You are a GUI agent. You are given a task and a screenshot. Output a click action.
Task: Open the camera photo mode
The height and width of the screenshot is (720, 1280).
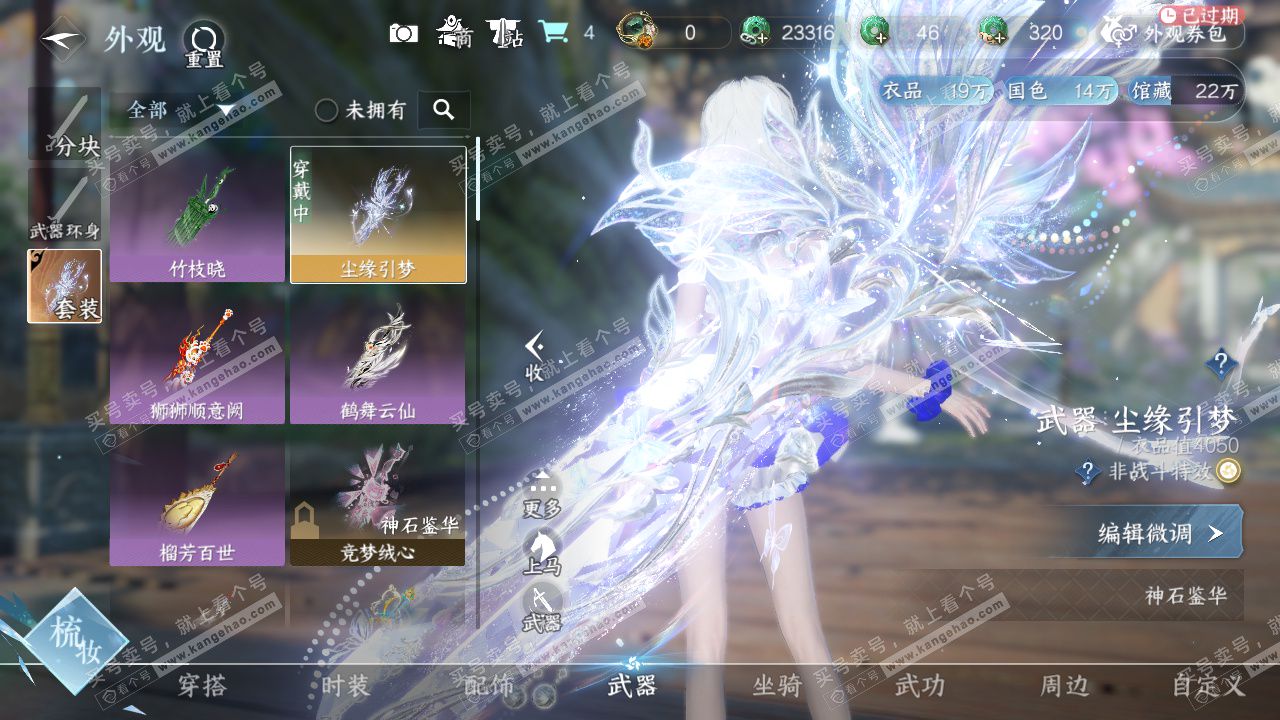pos(403,33)
